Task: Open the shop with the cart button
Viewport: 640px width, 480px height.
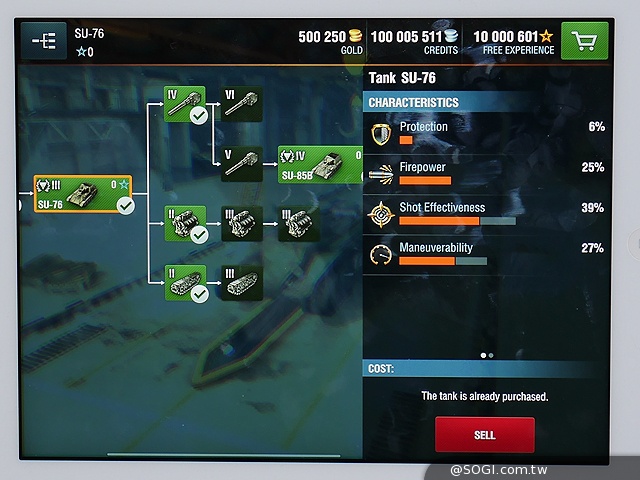Action: pos(586,40)
